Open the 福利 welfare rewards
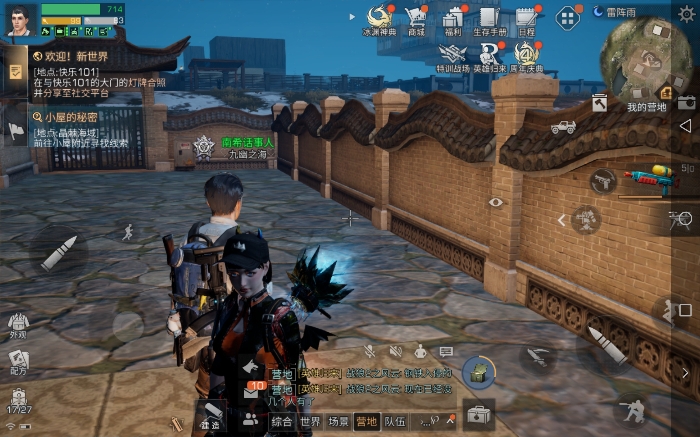700x437 pixels. tap(452, 19)
